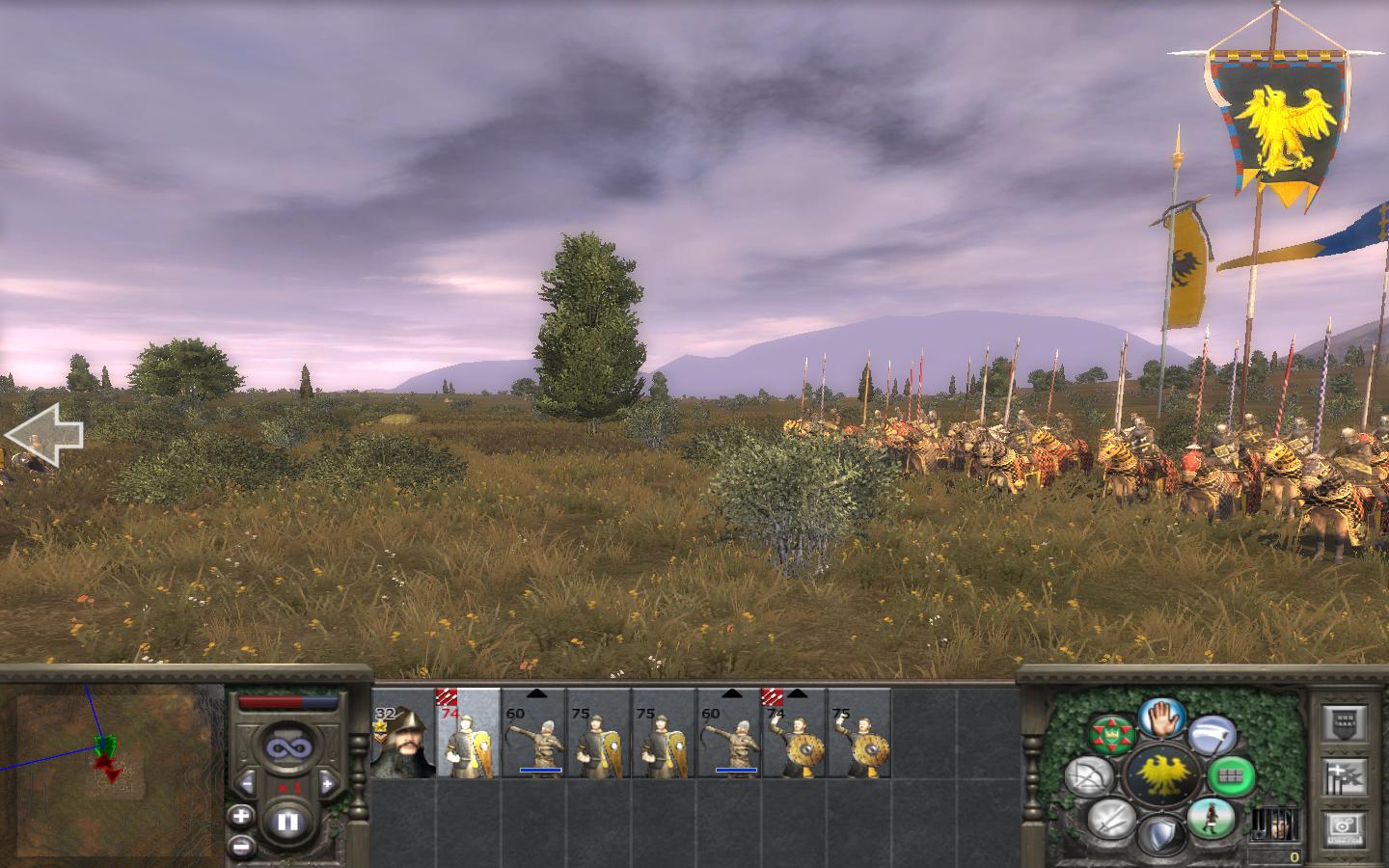Increase the battle speed
This screenshot has height=868, width=1389.
327,783
